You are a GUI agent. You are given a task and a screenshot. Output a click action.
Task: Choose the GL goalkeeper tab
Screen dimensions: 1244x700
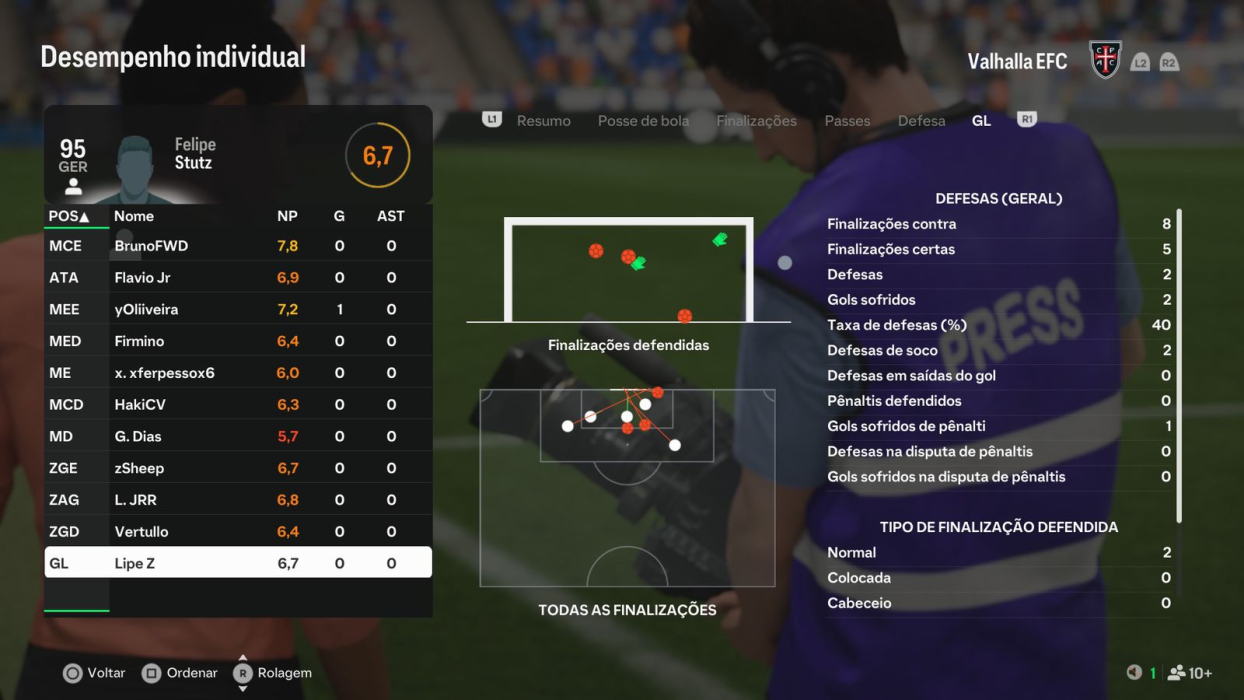tap(981, 121)
